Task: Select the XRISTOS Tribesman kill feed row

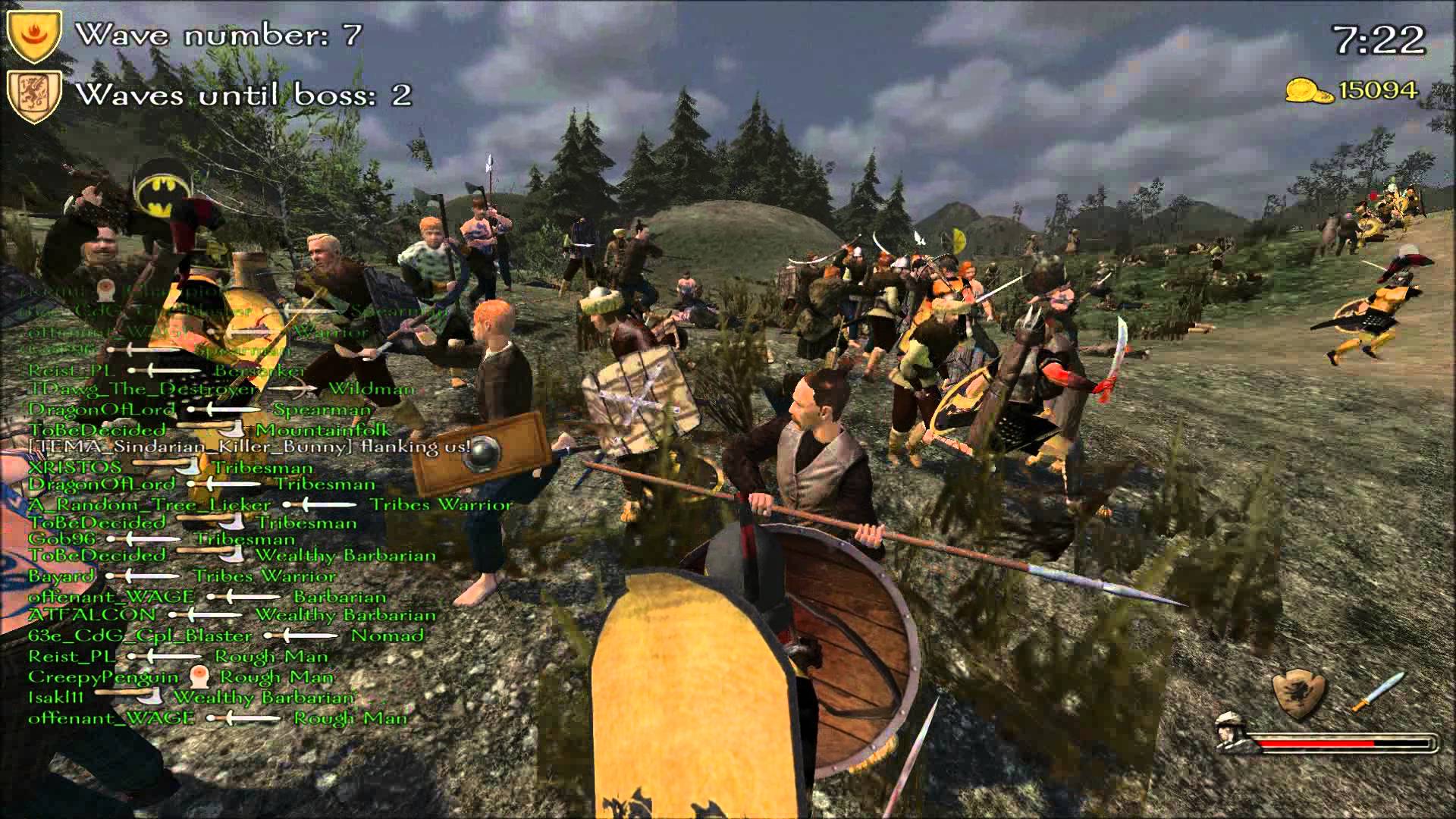Action: click(x=171, y=466)
